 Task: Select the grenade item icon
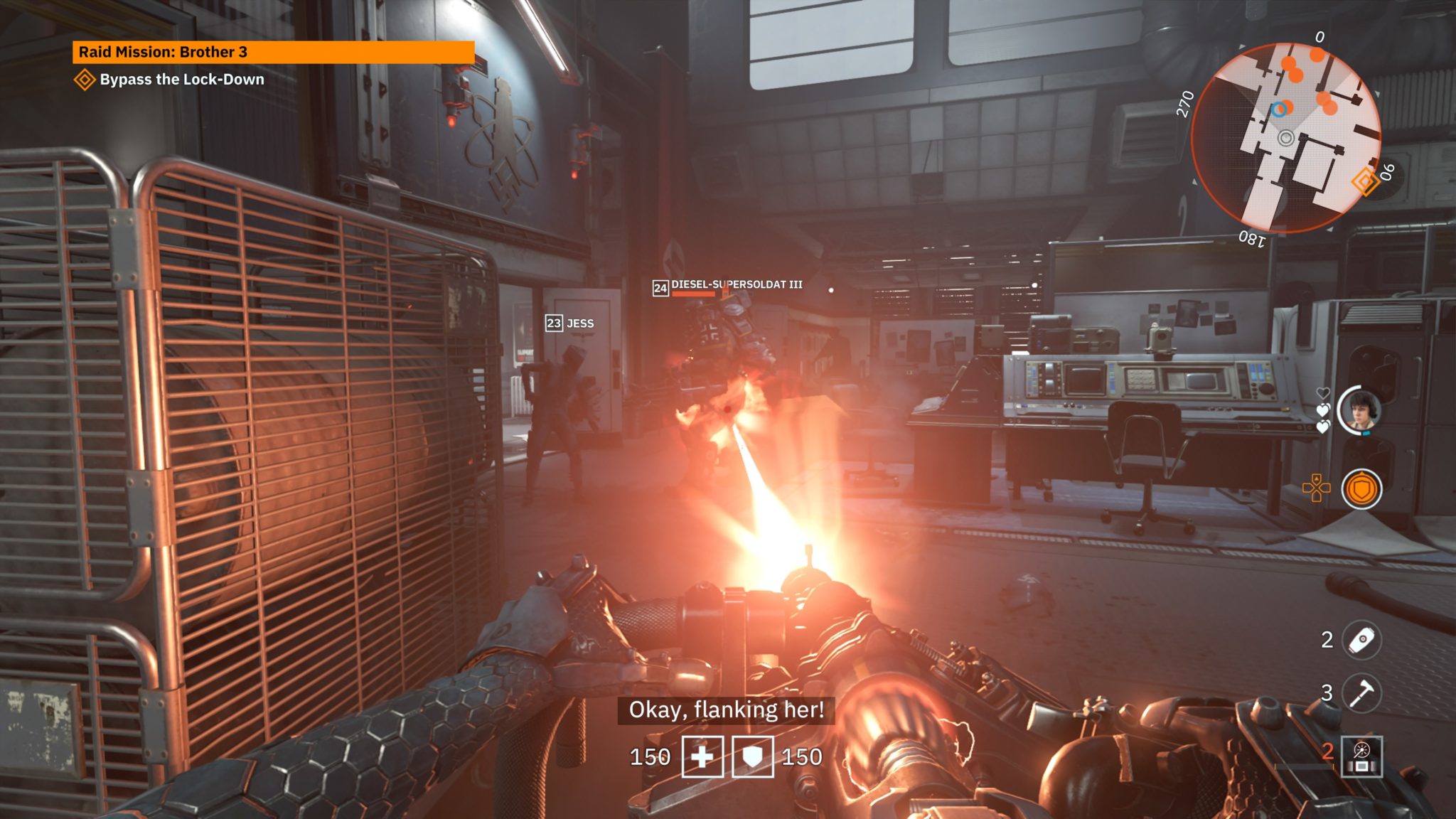[1361, 640]
